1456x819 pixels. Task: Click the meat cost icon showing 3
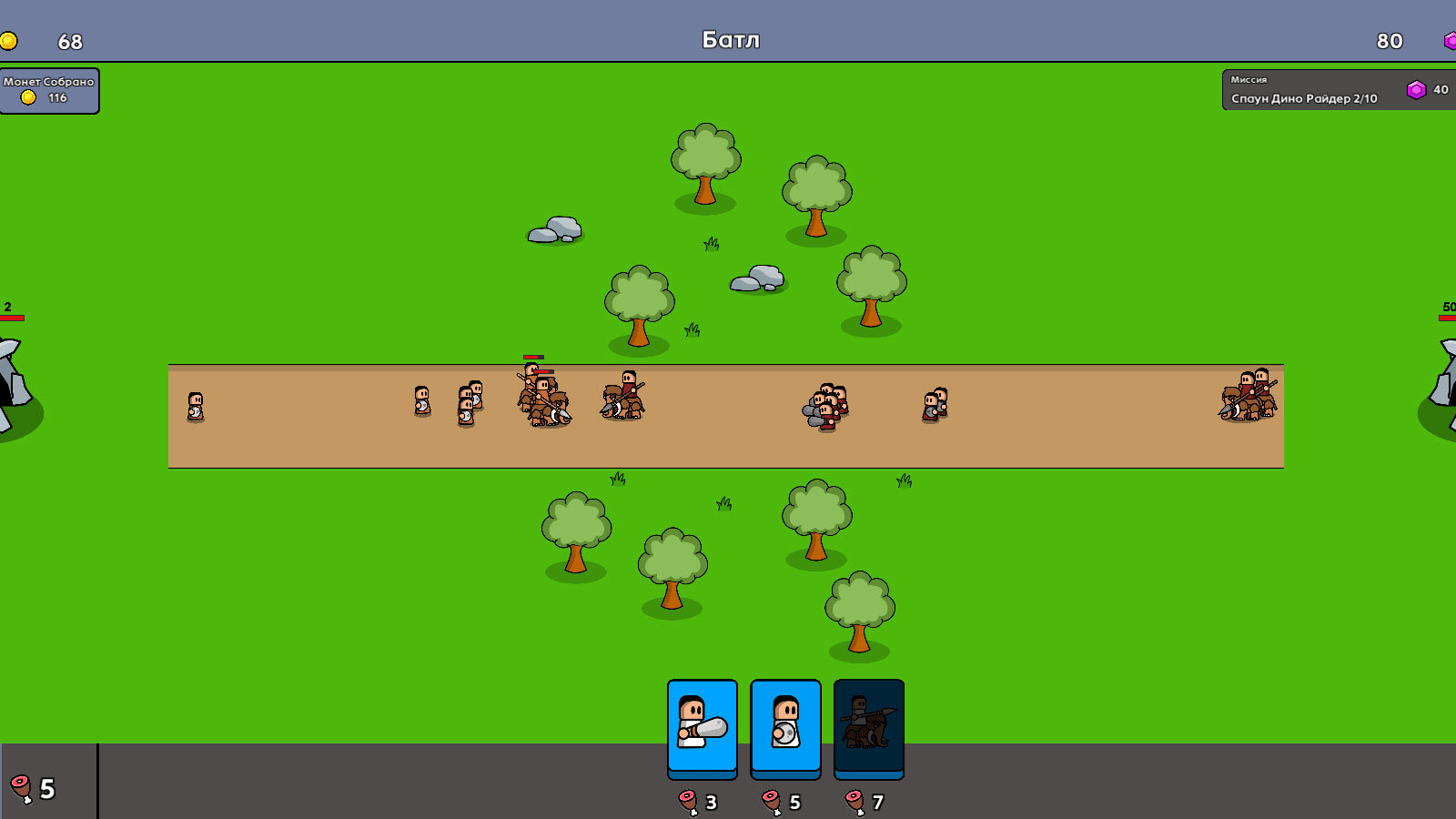[688, 802]
